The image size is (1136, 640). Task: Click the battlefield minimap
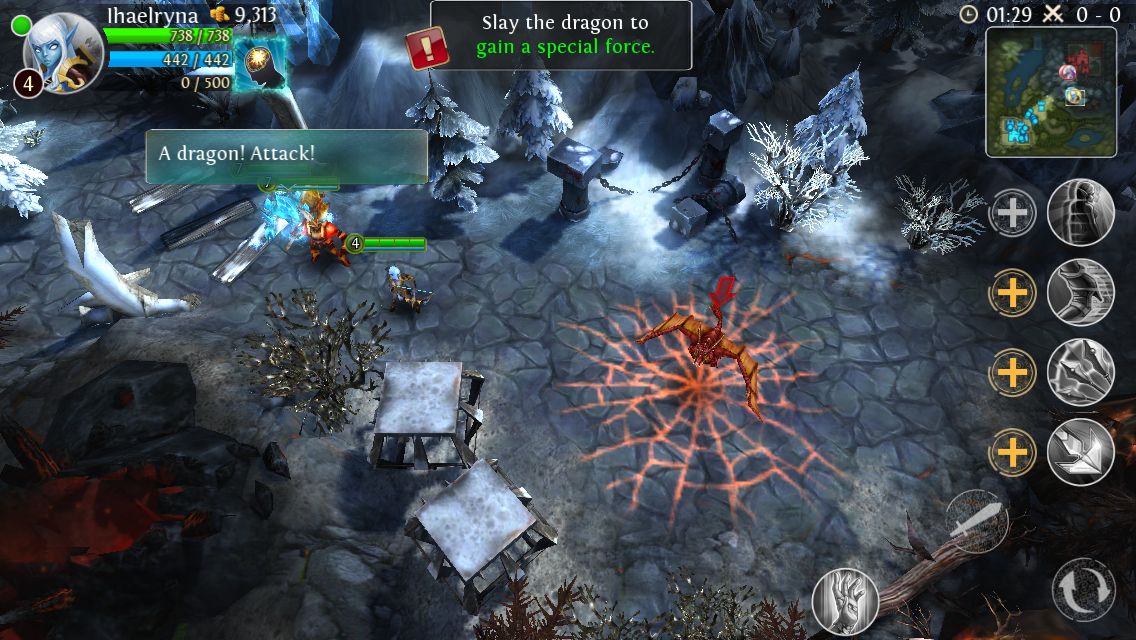pyautogui.click(x=1050, y=92)
